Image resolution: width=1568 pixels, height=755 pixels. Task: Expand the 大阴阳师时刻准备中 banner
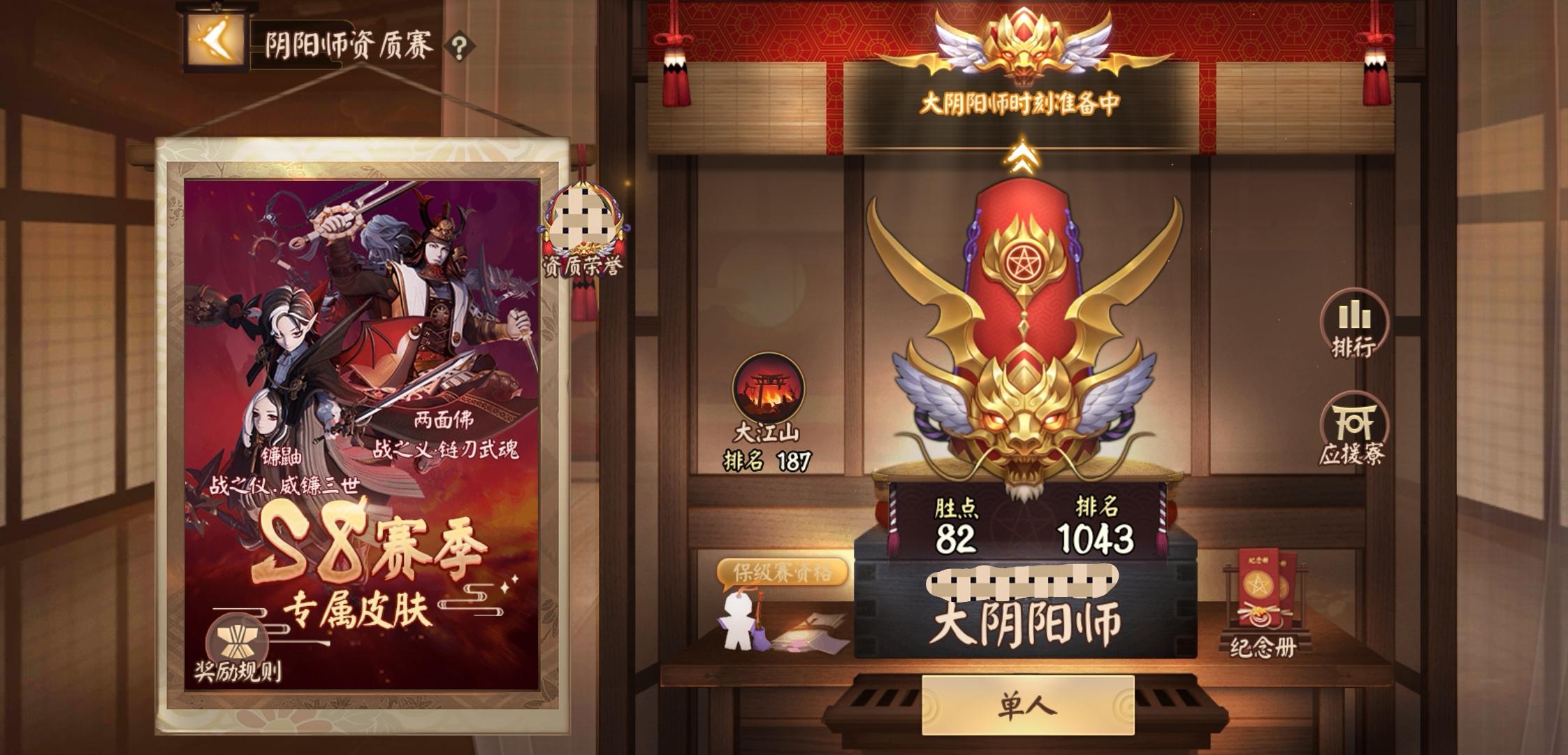tap(1020, 101)
